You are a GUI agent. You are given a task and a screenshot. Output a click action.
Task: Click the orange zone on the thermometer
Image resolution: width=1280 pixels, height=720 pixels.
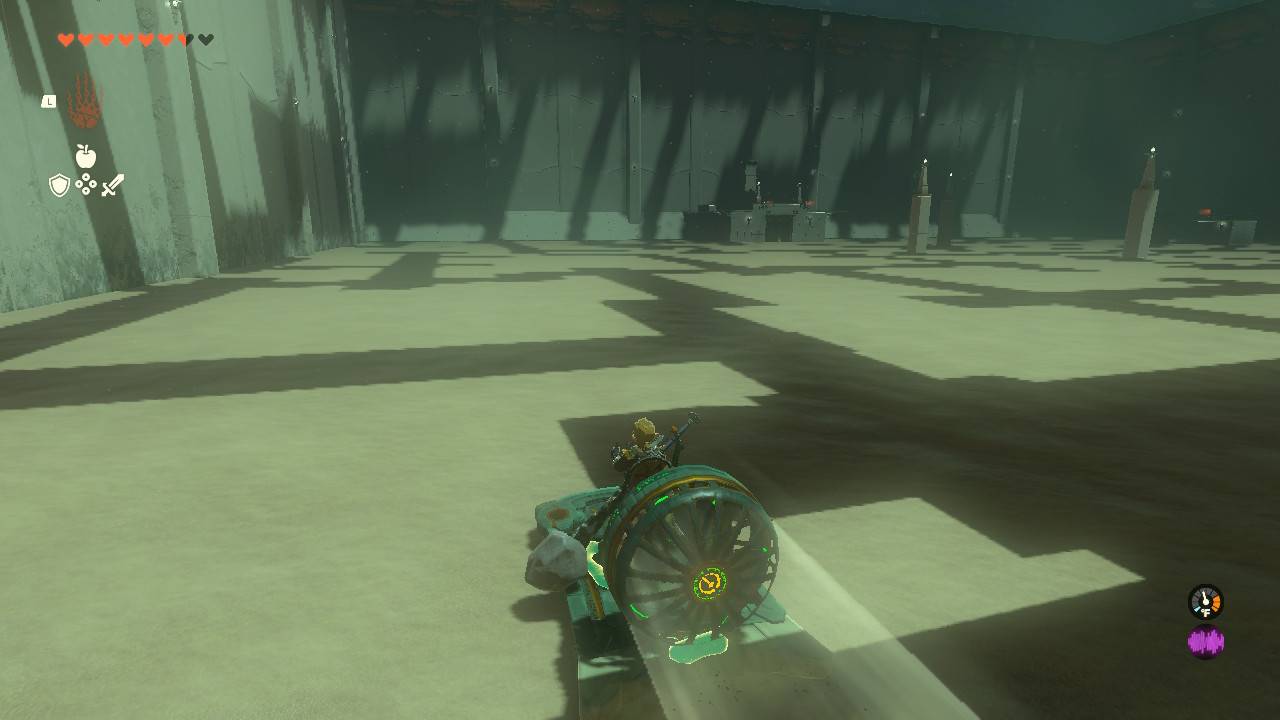[x=1215, y=603]
